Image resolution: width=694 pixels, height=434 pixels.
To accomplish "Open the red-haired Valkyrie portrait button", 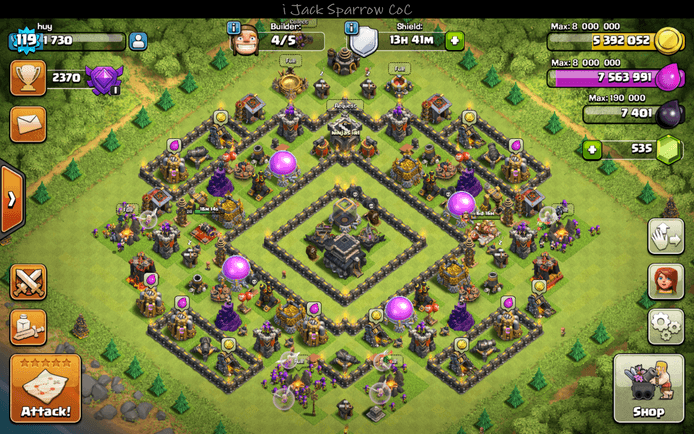I will 665,281.
